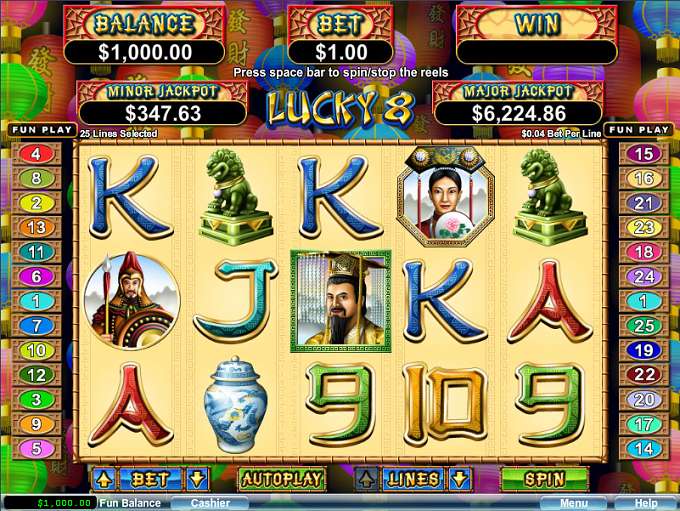
Task: Show the Help screen
Action: coord(645,503)
